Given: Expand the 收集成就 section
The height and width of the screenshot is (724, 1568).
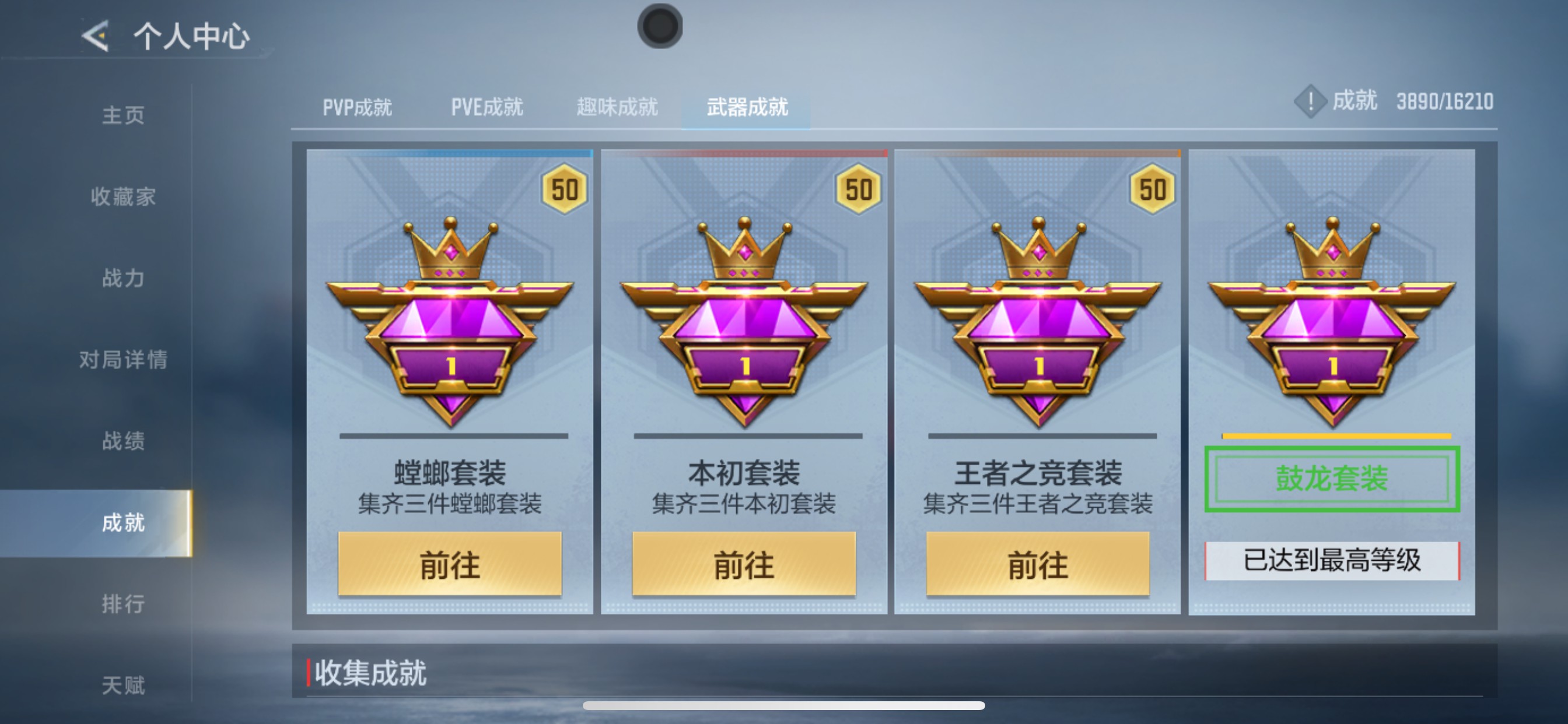Looking at the screenshot, I should pos(370,672).
